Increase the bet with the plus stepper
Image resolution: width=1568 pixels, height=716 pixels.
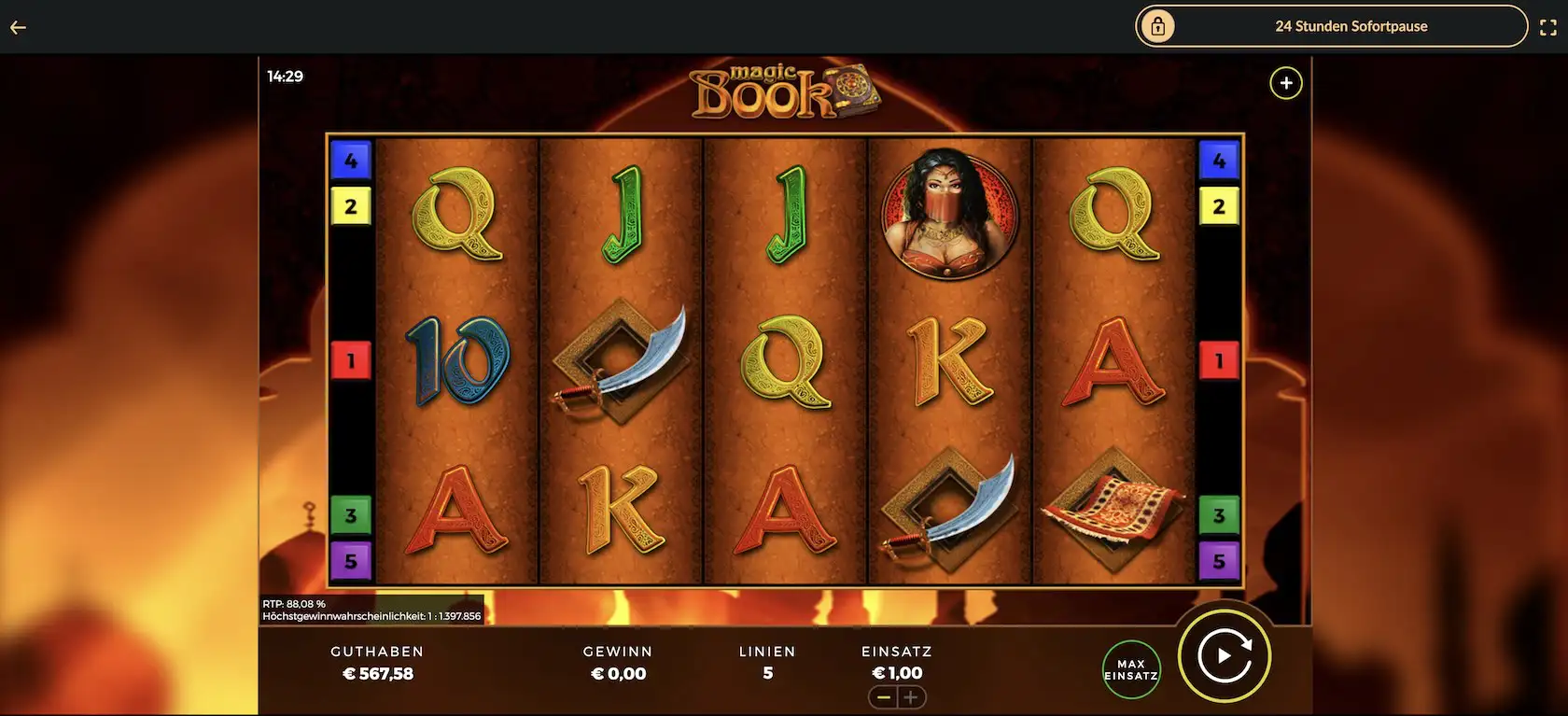912,696
